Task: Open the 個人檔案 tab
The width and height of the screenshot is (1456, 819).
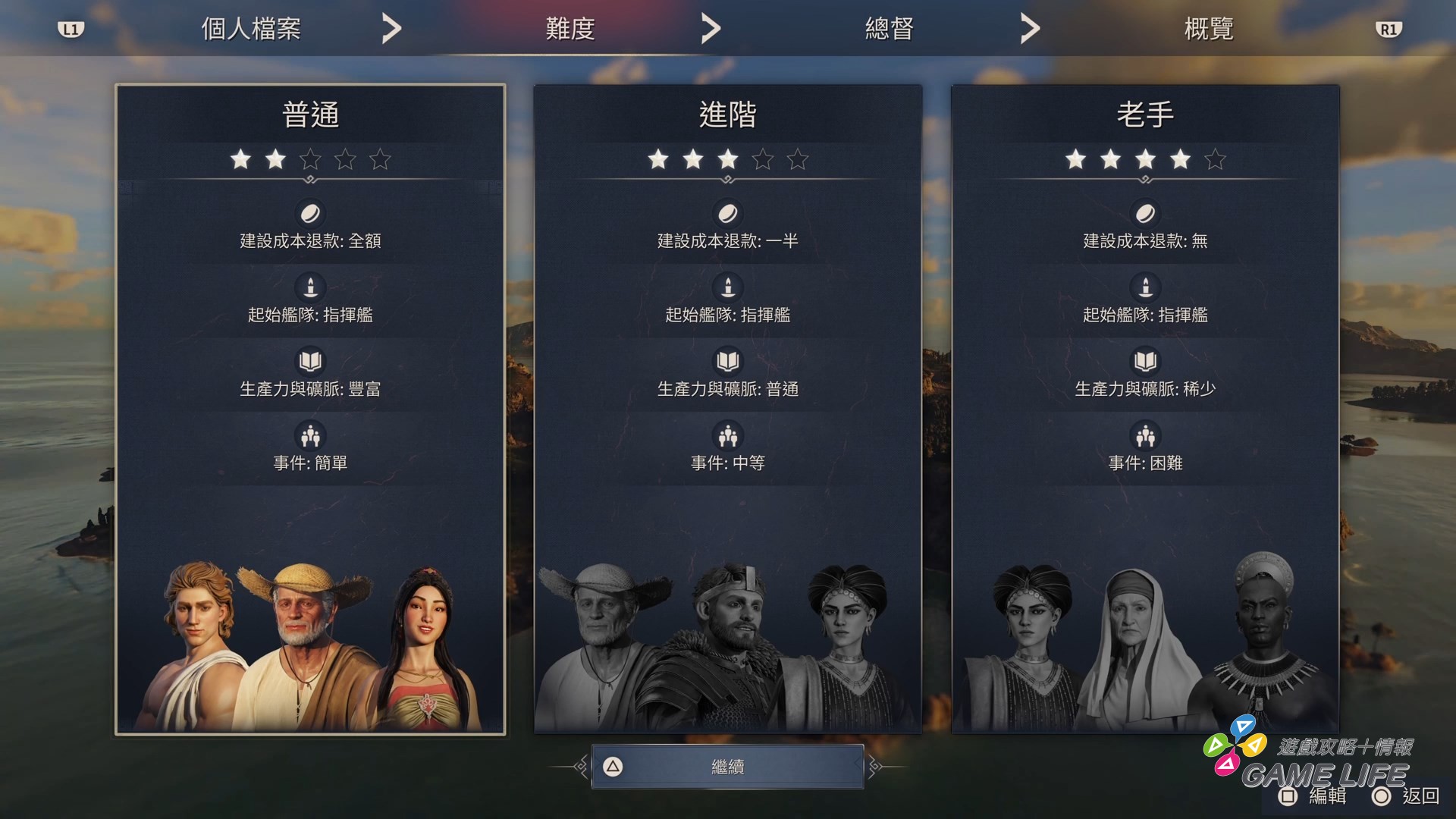Action: point(250,27)
